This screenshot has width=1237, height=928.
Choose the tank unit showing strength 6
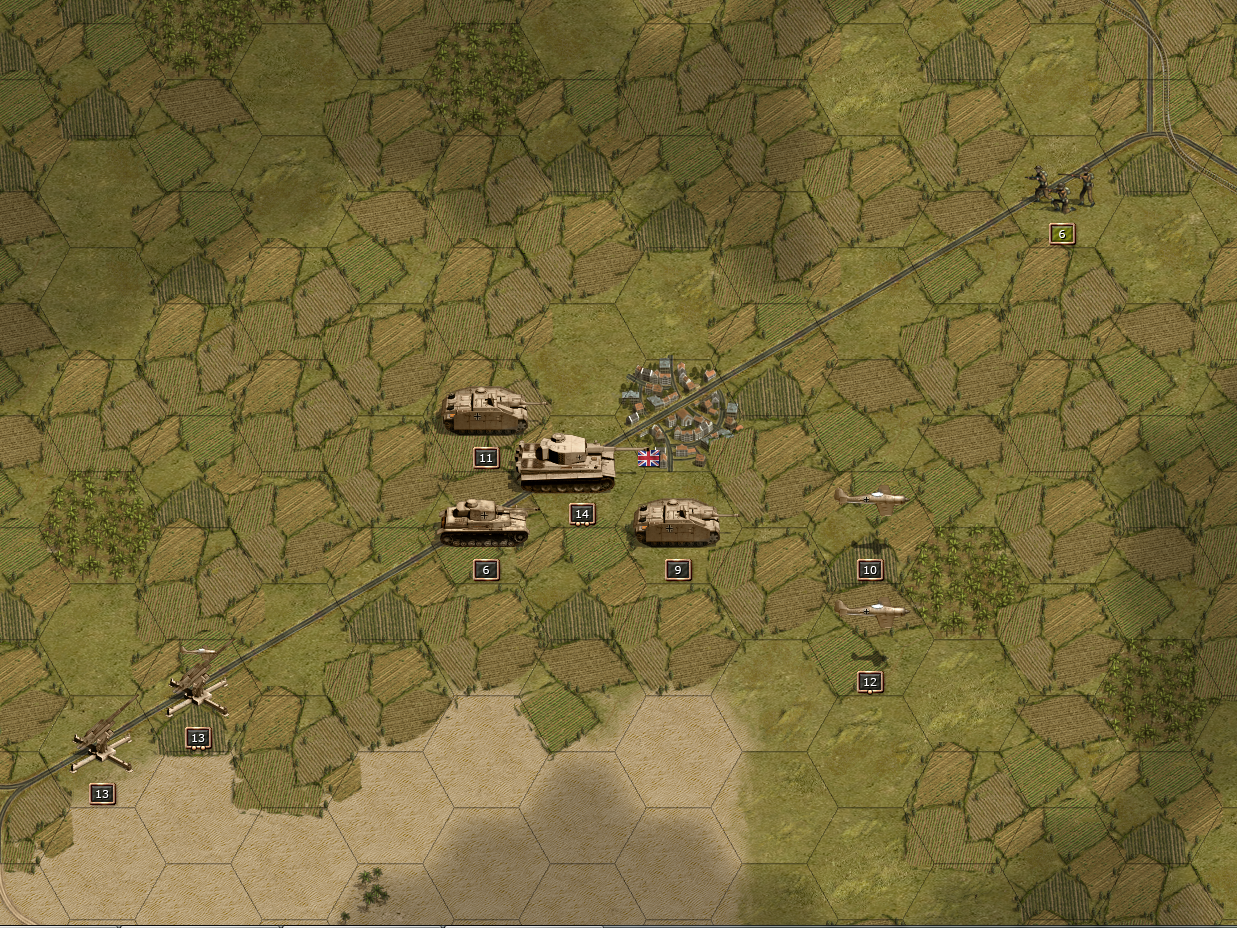pos(485,522)
